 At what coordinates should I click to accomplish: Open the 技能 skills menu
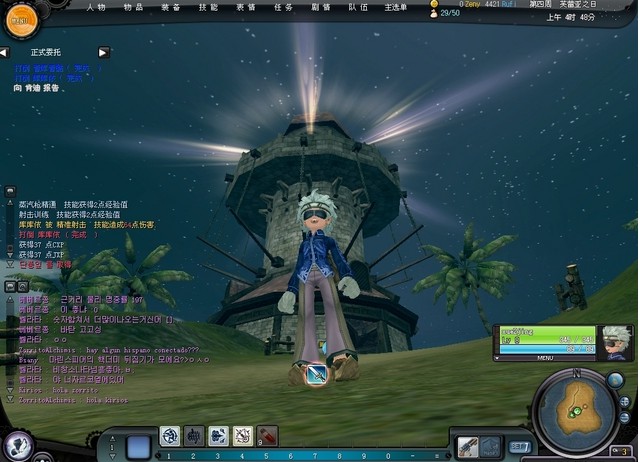pyautogui.click(x=208, y=6)
